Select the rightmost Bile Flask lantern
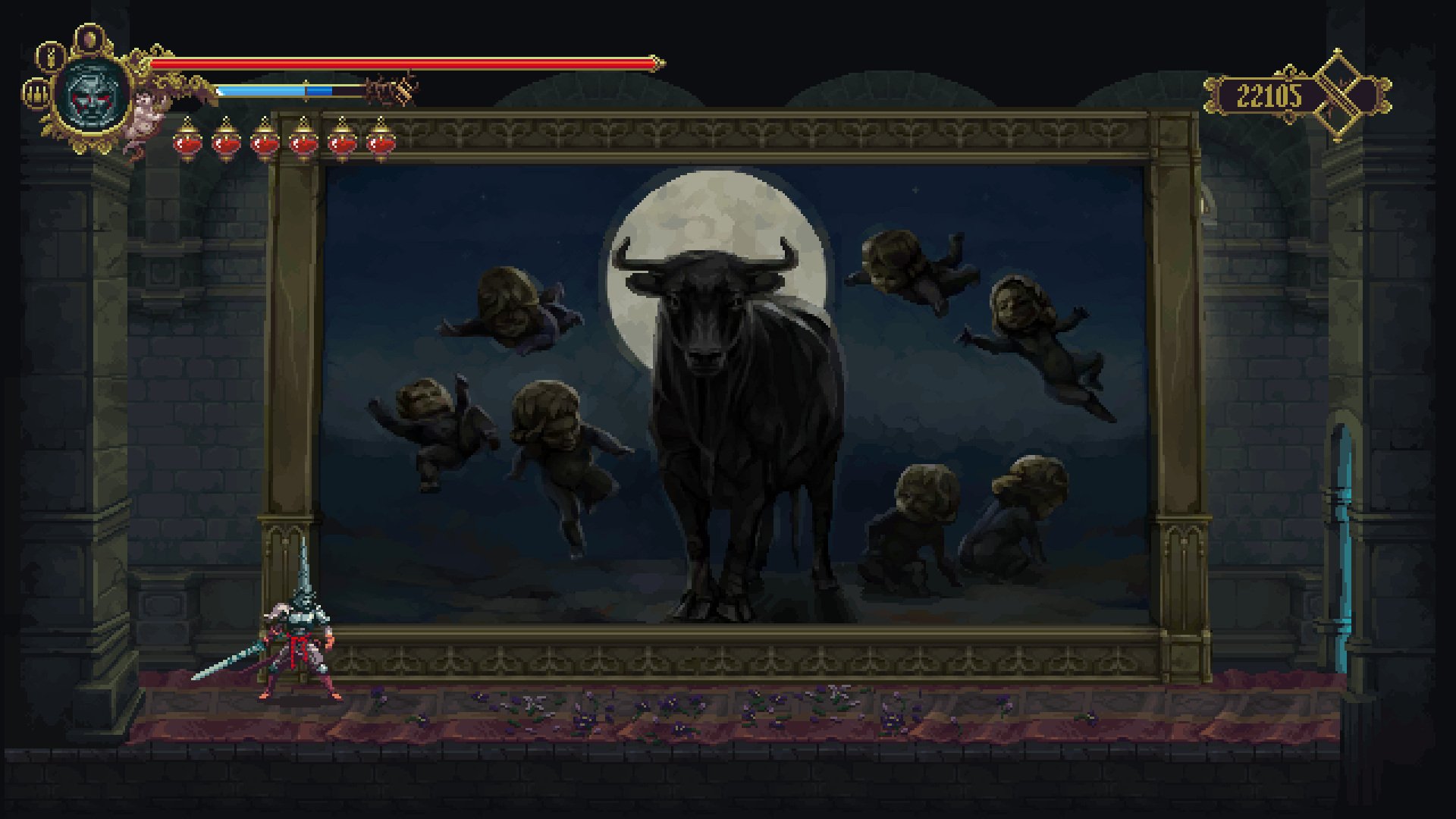1456x819 pixels. 379,143
